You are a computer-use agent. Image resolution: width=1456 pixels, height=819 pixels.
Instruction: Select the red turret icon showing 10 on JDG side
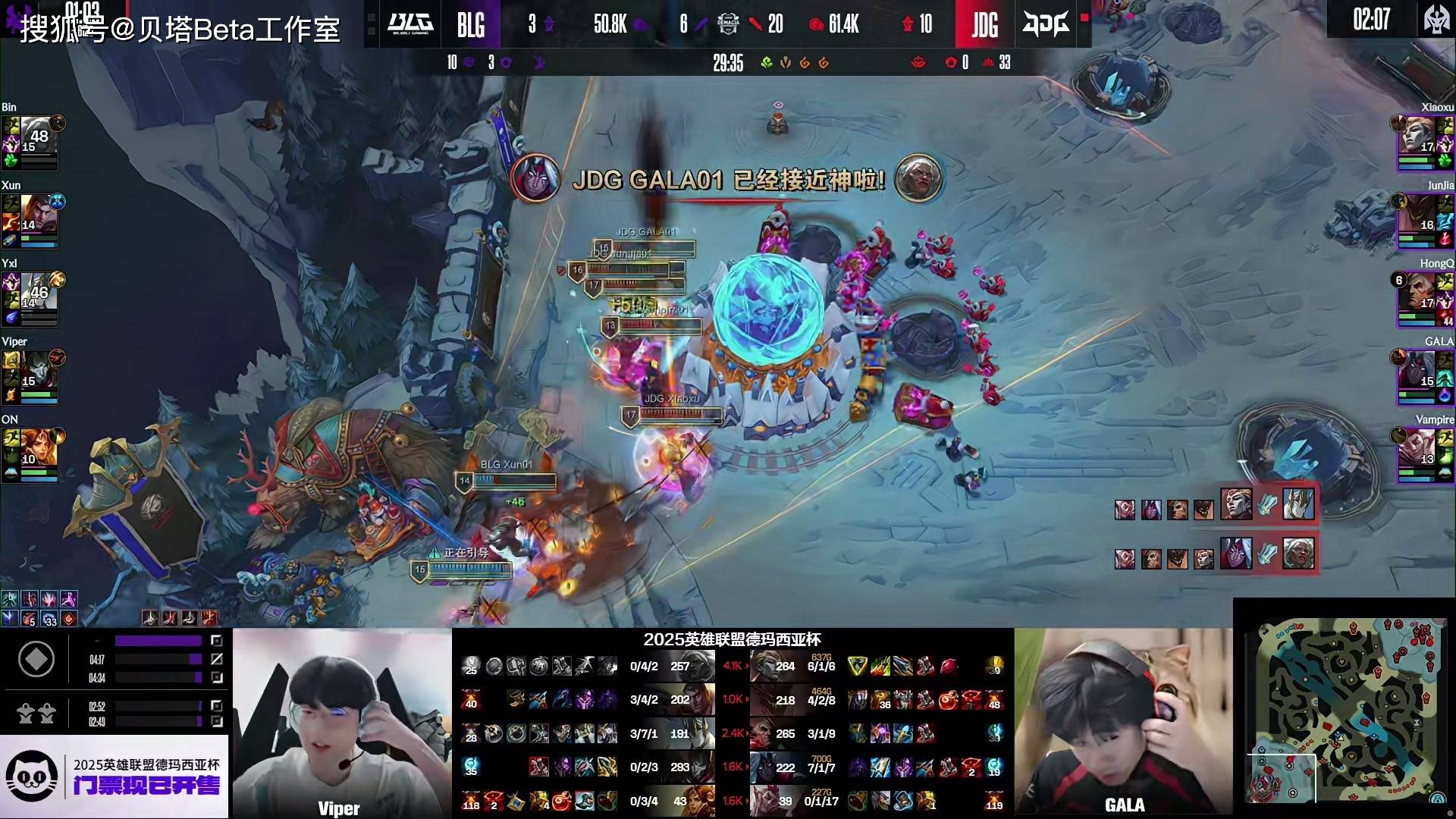coord(907,24)
